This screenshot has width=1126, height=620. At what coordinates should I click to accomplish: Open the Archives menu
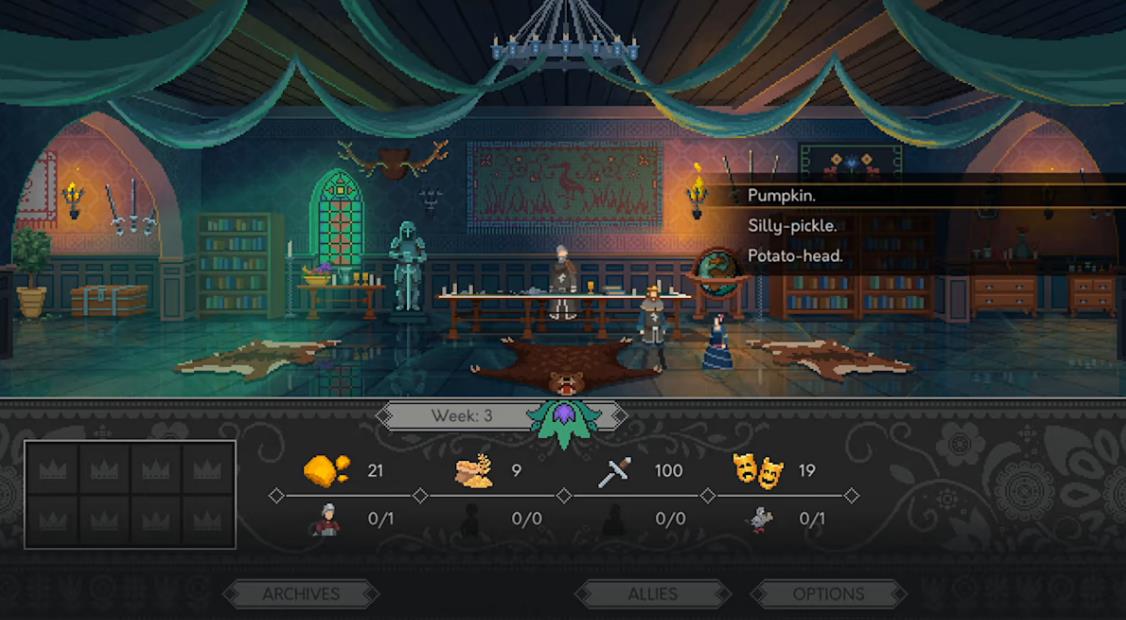[301, 594]
